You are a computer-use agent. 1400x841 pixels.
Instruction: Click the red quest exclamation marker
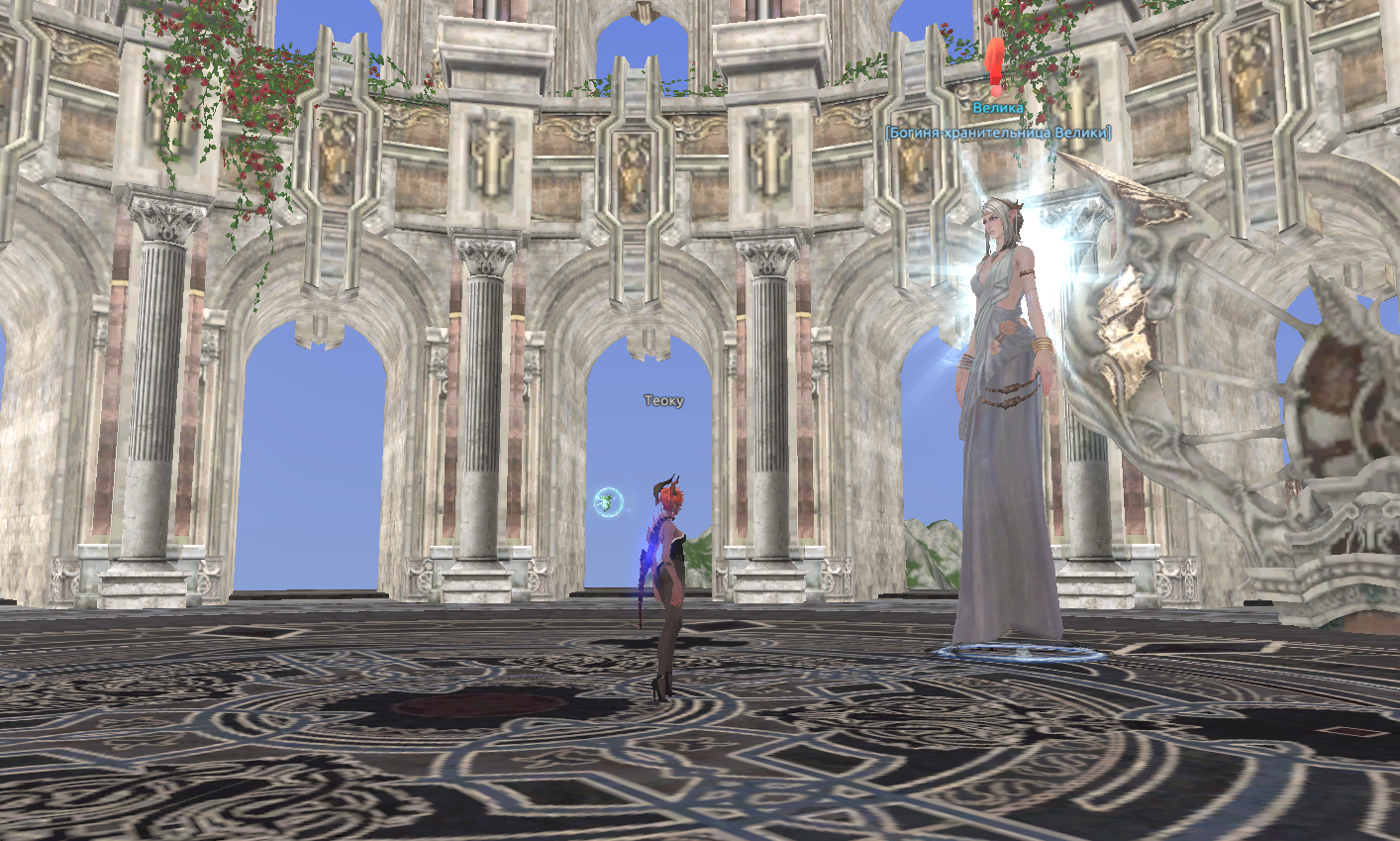coord(996,67)
